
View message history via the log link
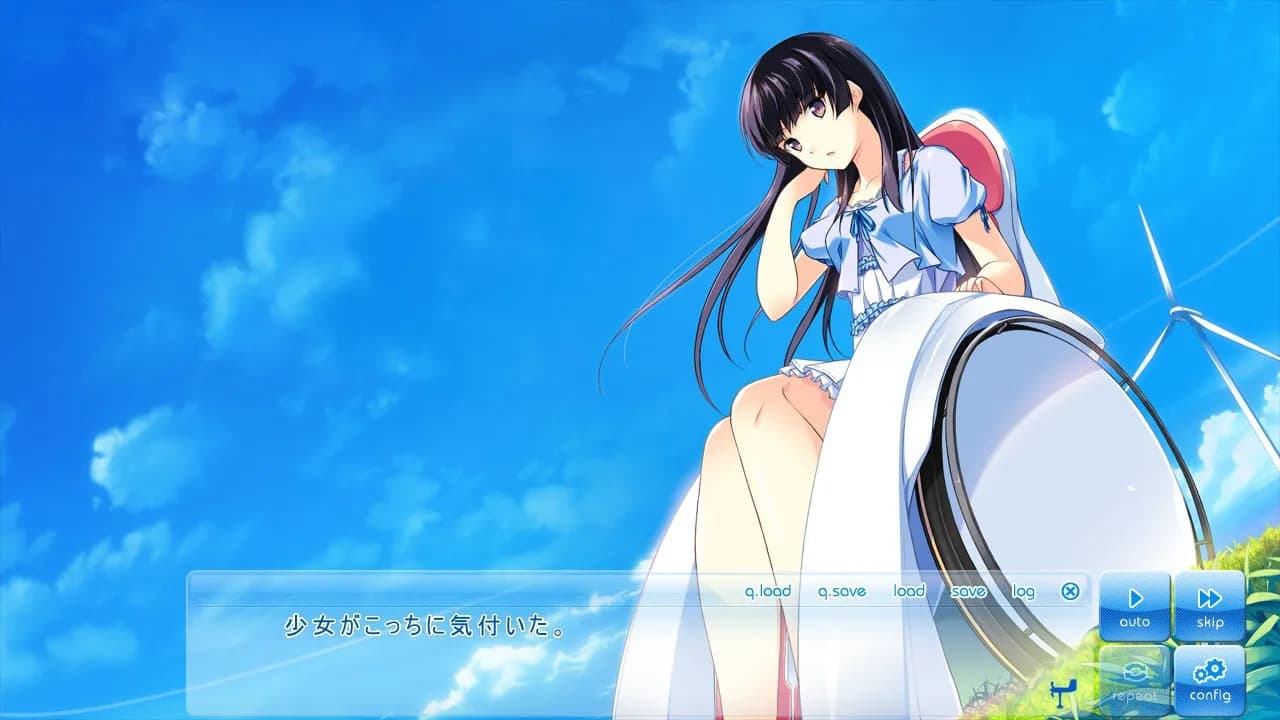[1021, 591]
